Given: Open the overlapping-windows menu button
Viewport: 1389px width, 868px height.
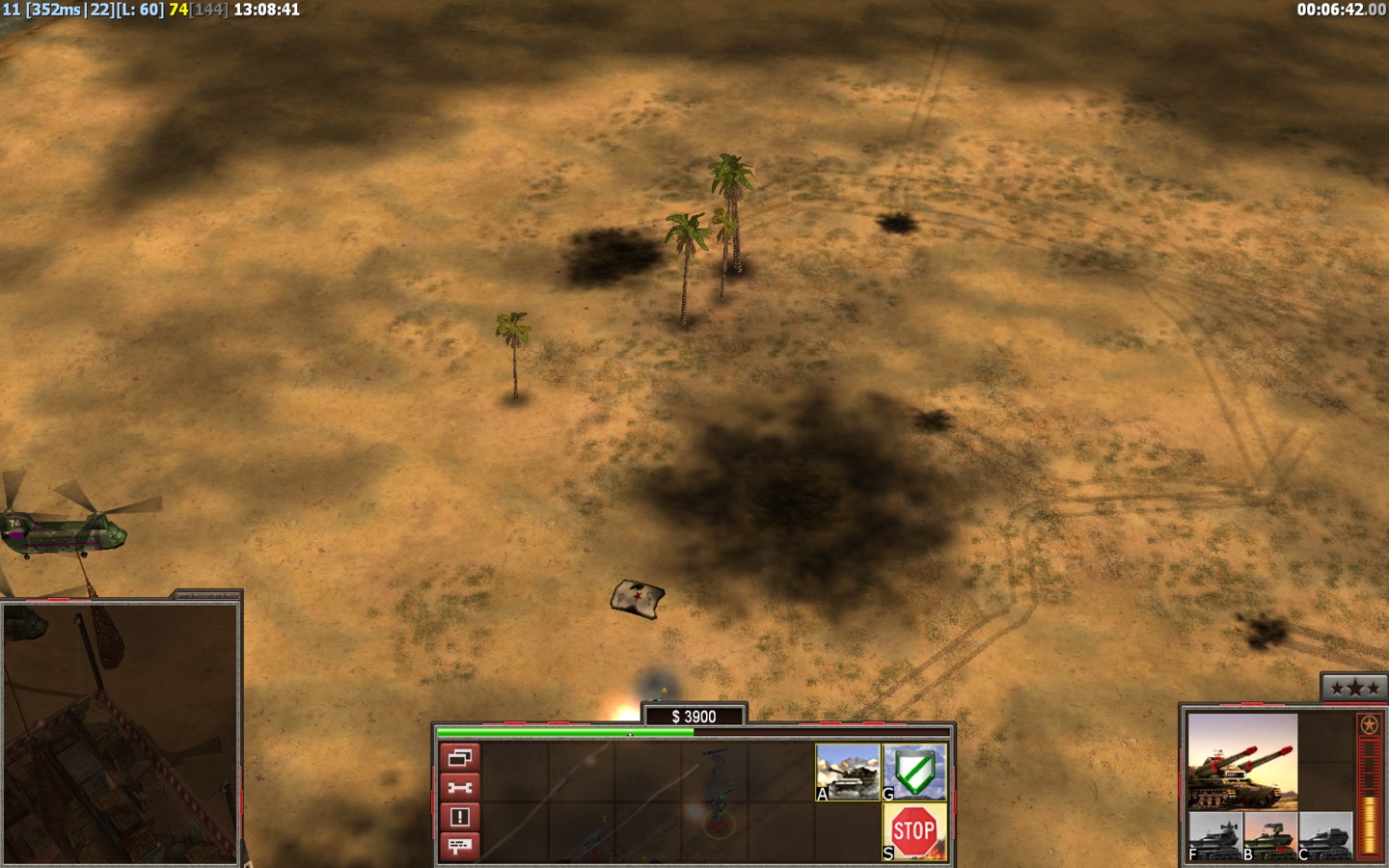Looking at the screenshot, I should pyautogui.click(x=459, y=758).
